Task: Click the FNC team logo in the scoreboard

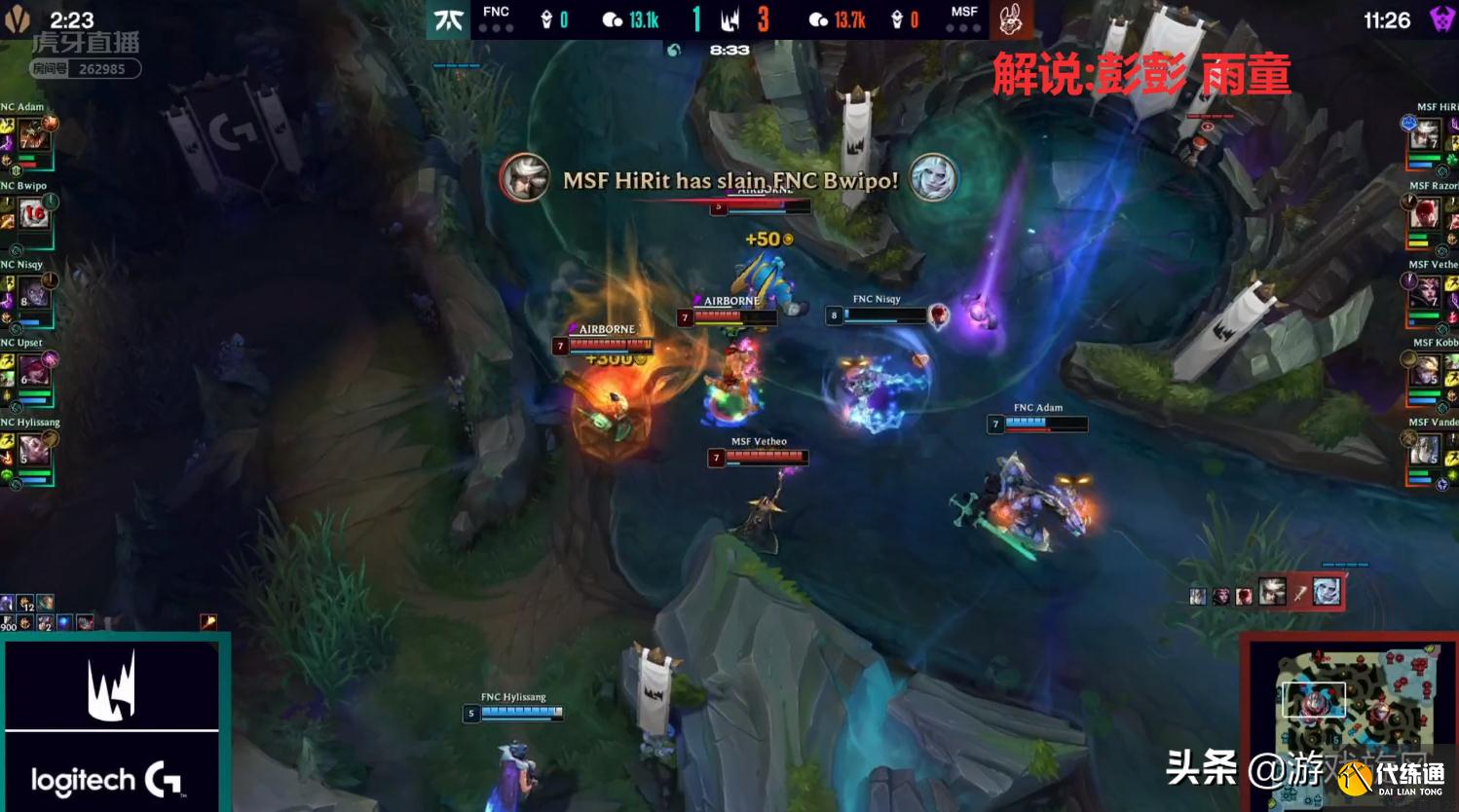Action: [x=448, y=19]
